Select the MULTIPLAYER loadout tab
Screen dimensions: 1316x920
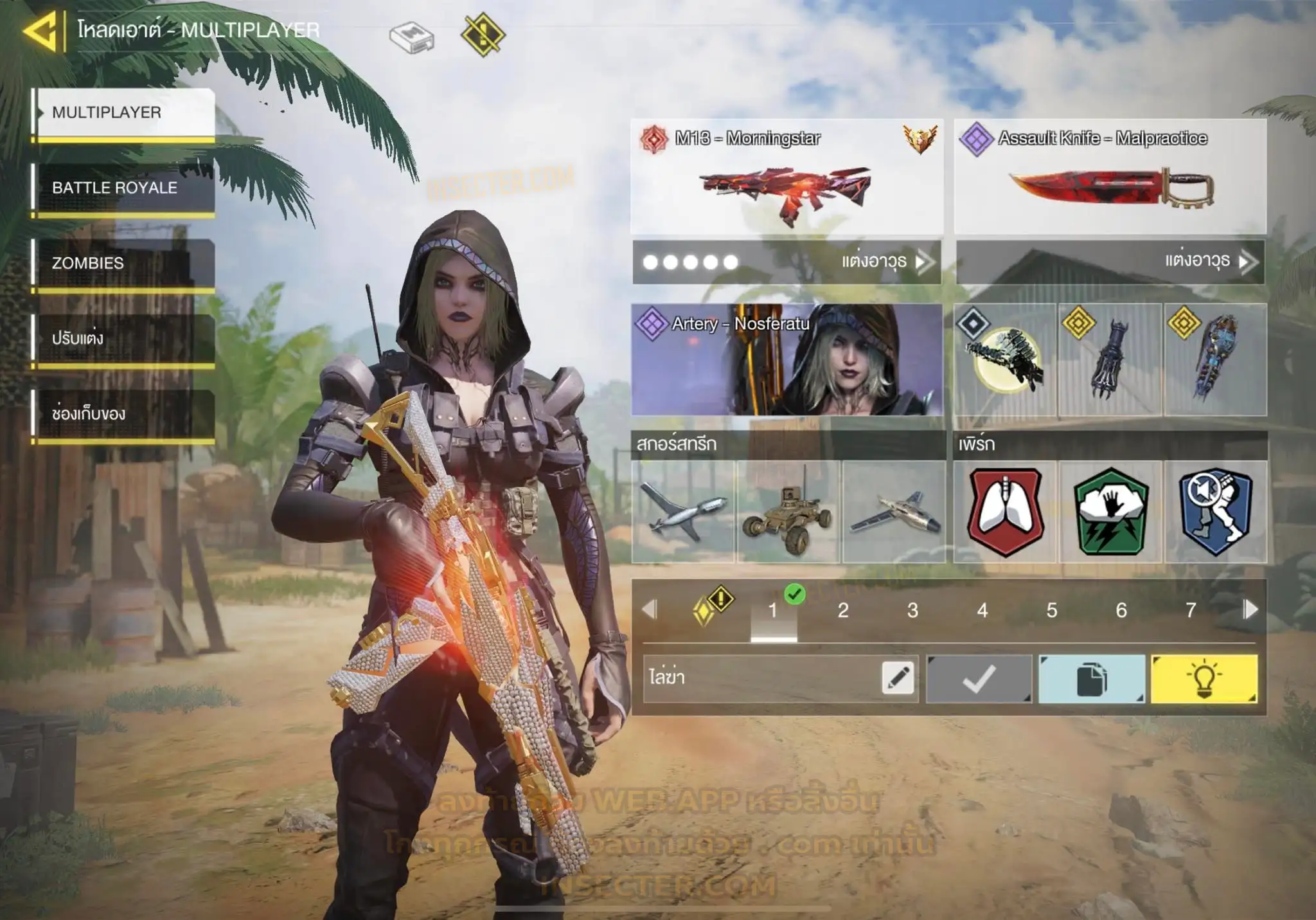point(124,113)
